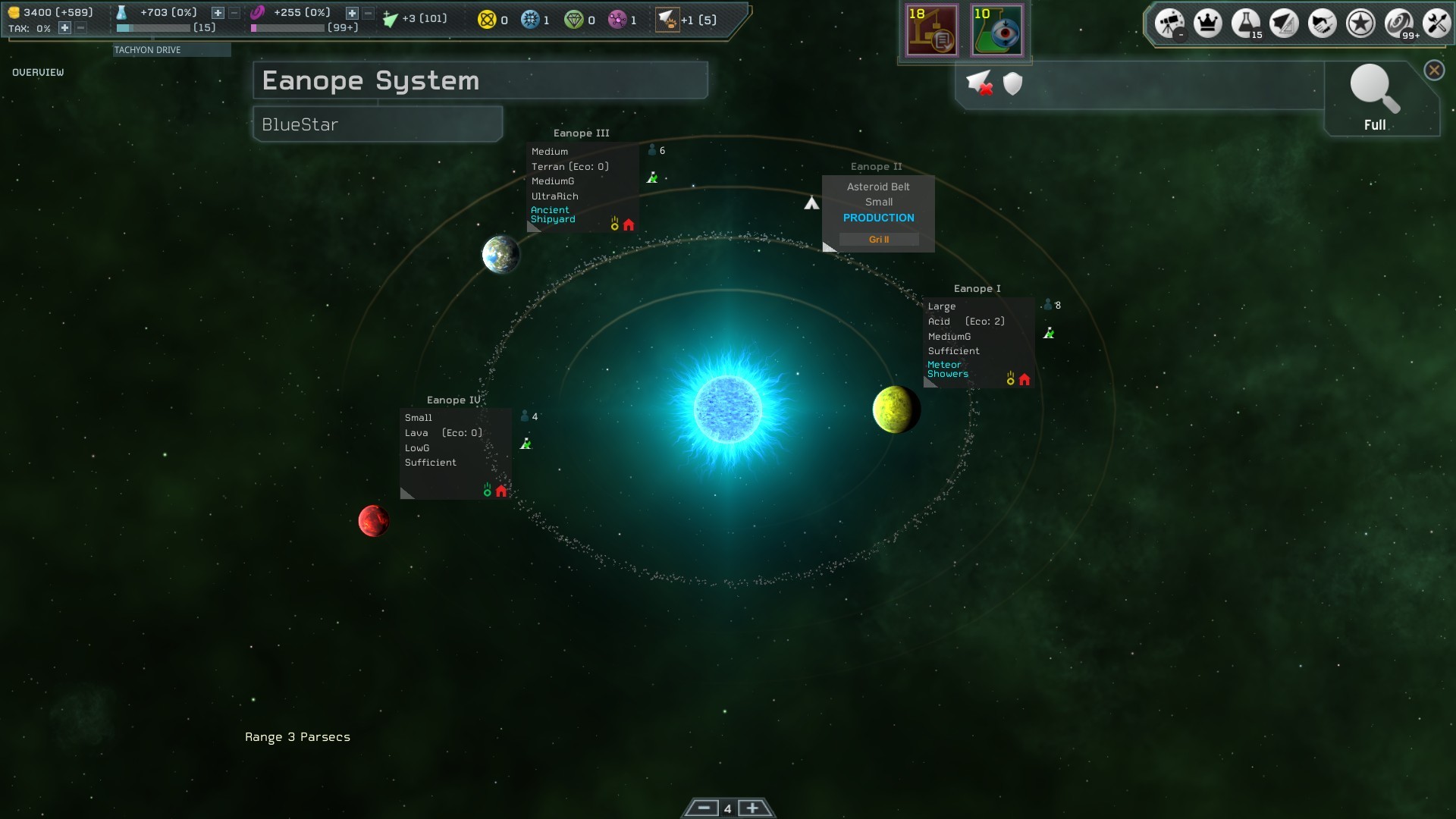Open the victory star panel
This screenshot has height=819, width=1456.
pyautogui.click(x=1360, y=23)
